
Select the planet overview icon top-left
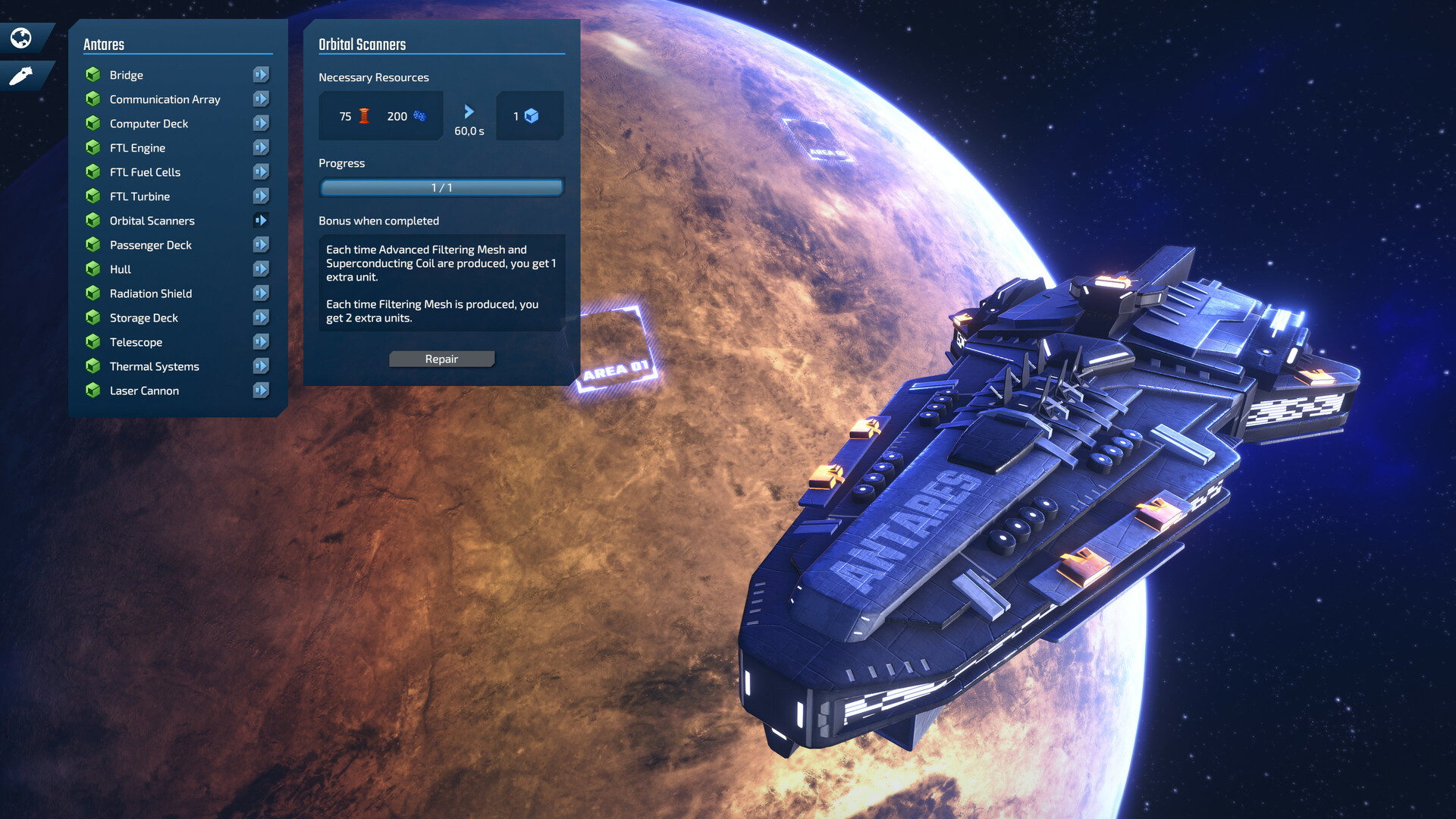[x=20, y=37]
